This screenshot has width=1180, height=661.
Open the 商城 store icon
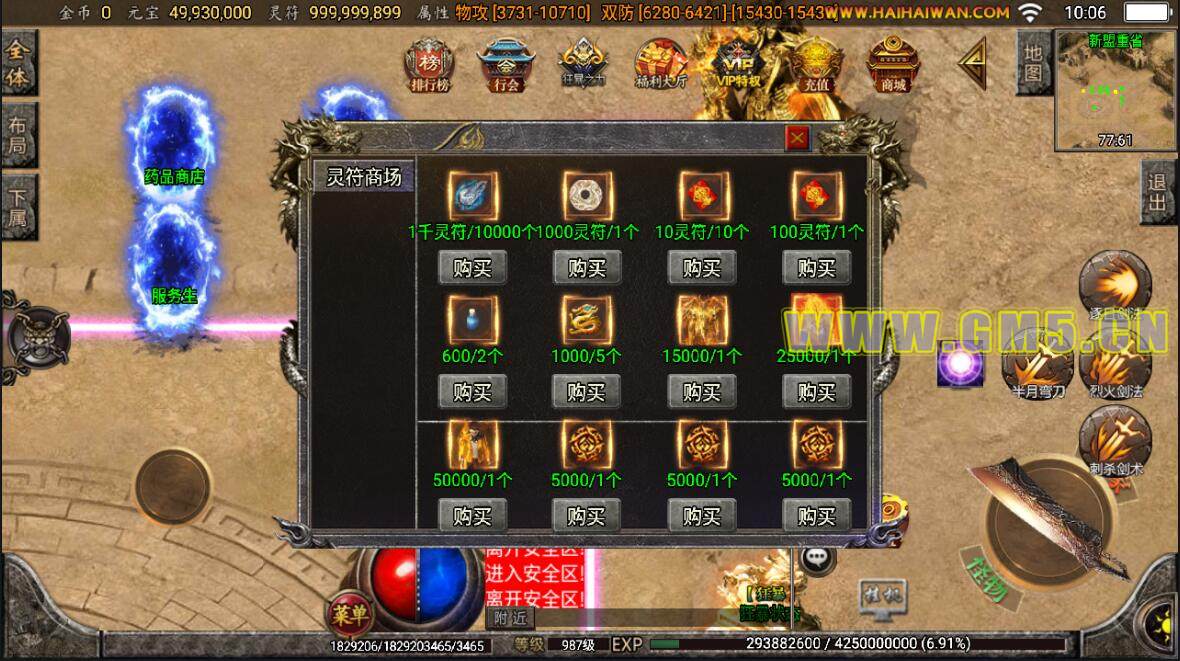[x=893, y=66]
